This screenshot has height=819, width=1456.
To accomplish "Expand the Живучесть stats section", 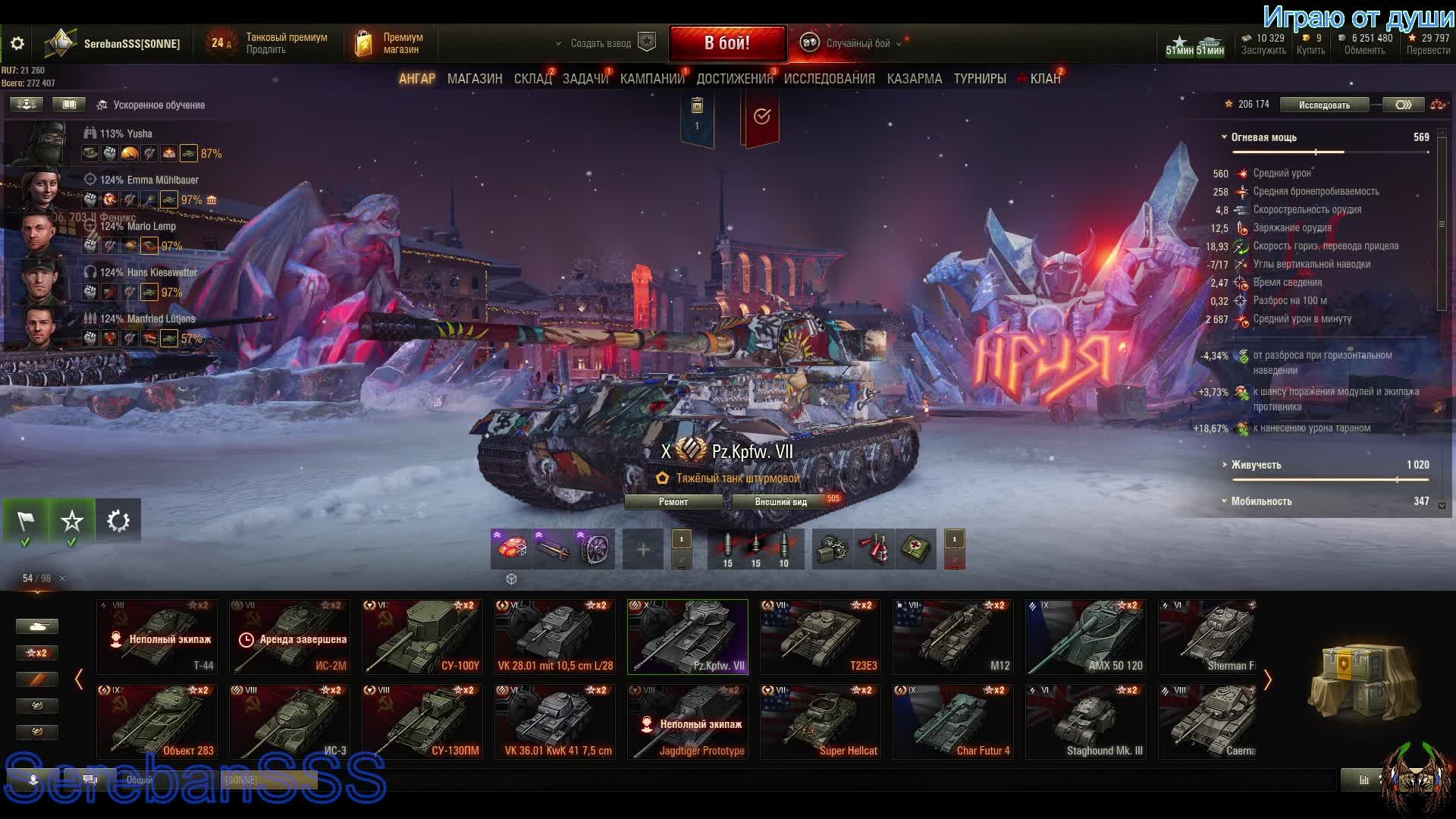I will tap(1256, 465).
